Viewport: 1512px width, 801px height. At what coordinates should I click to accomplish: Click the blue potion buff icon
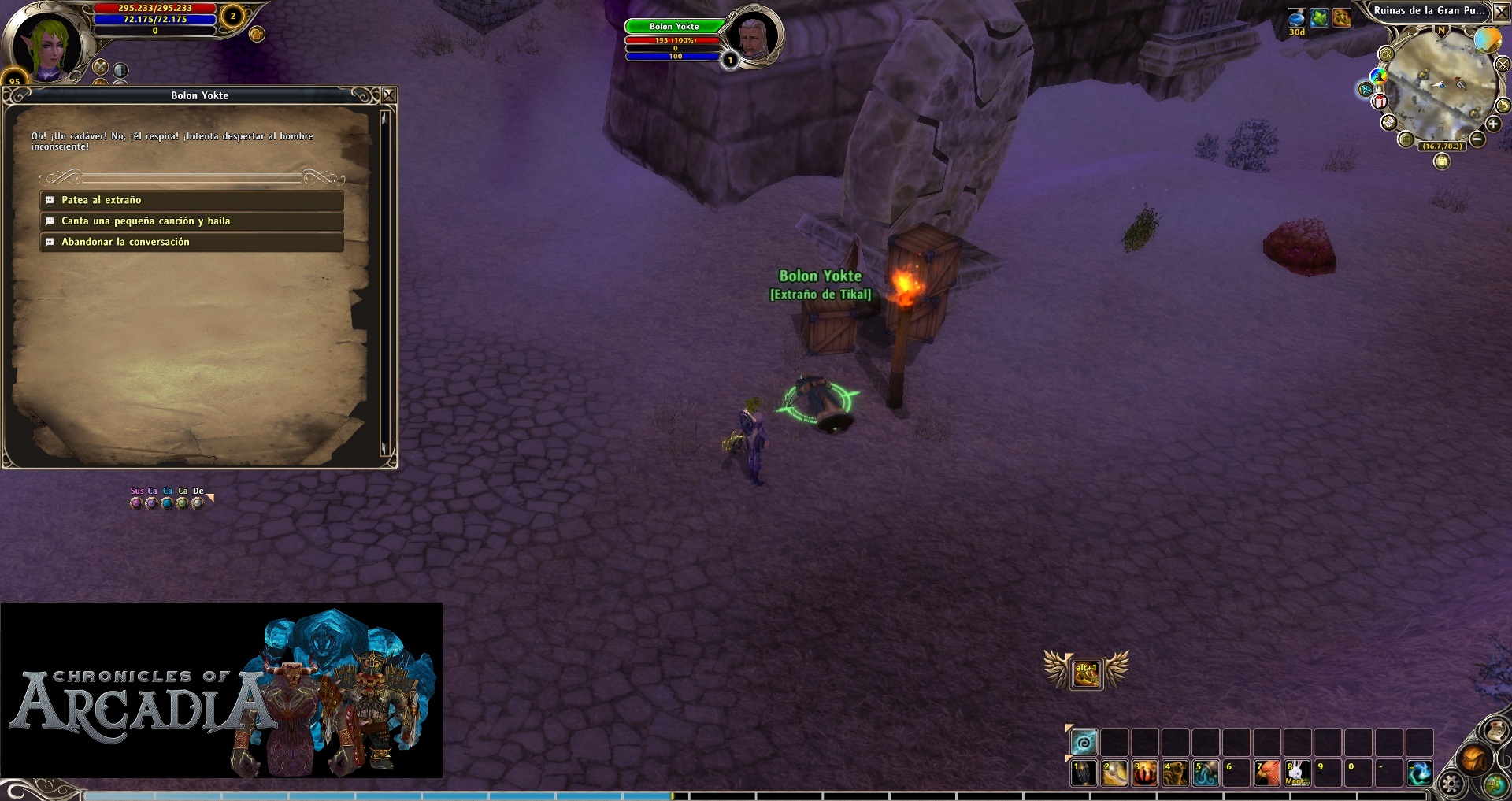click(x=1297, y=17)
